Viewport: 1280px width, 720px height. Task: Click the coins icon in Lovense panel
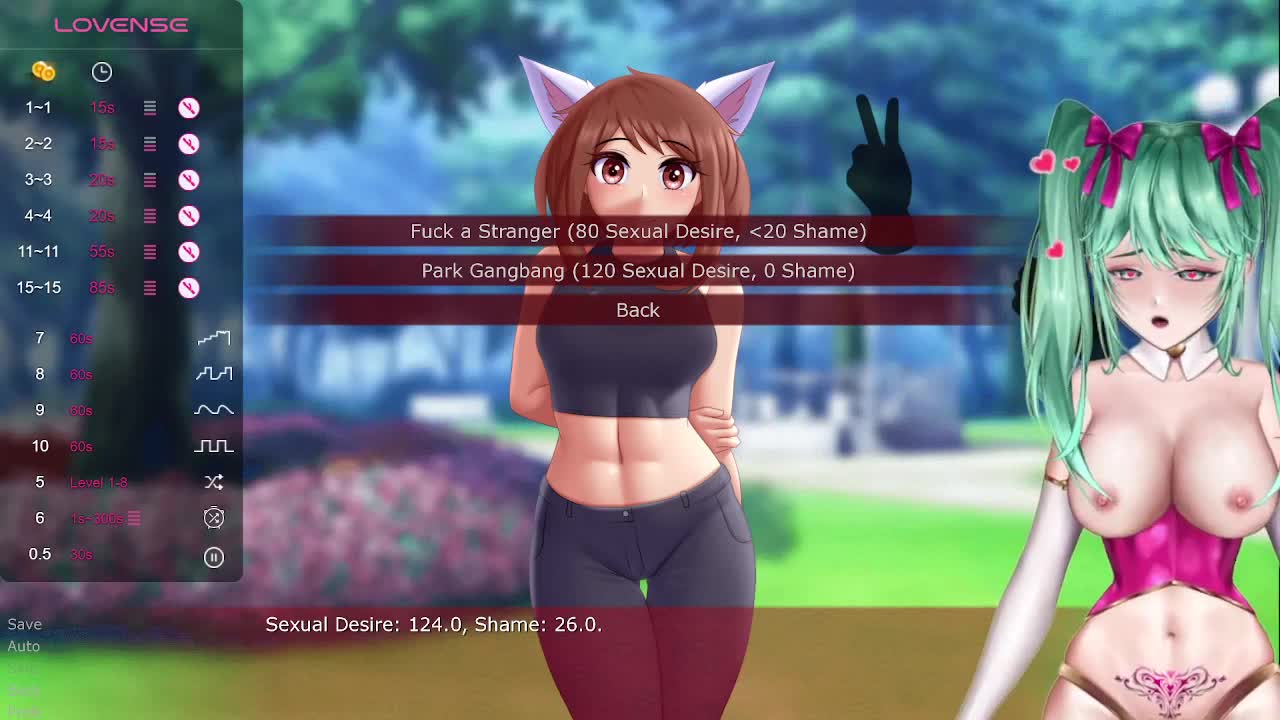[43, 71]
